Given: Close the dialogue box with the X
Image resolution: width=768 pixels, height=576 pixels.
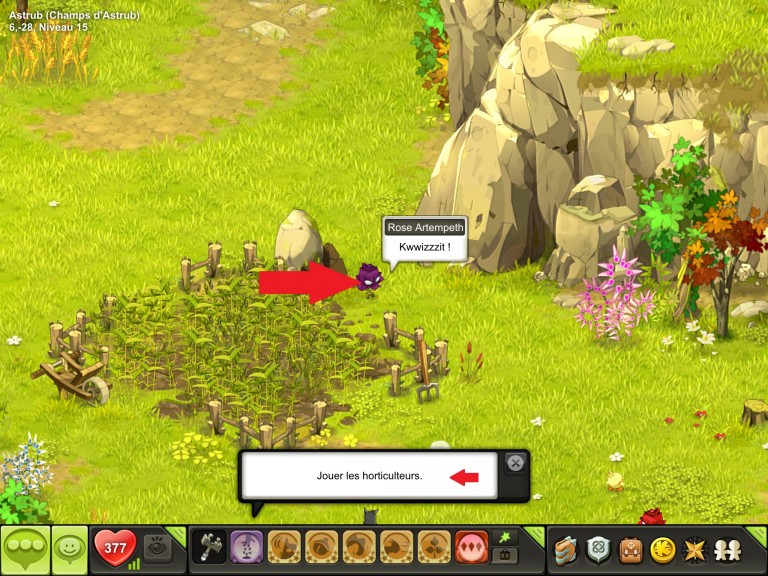Looking at the screenshot, I should [515, 463].
